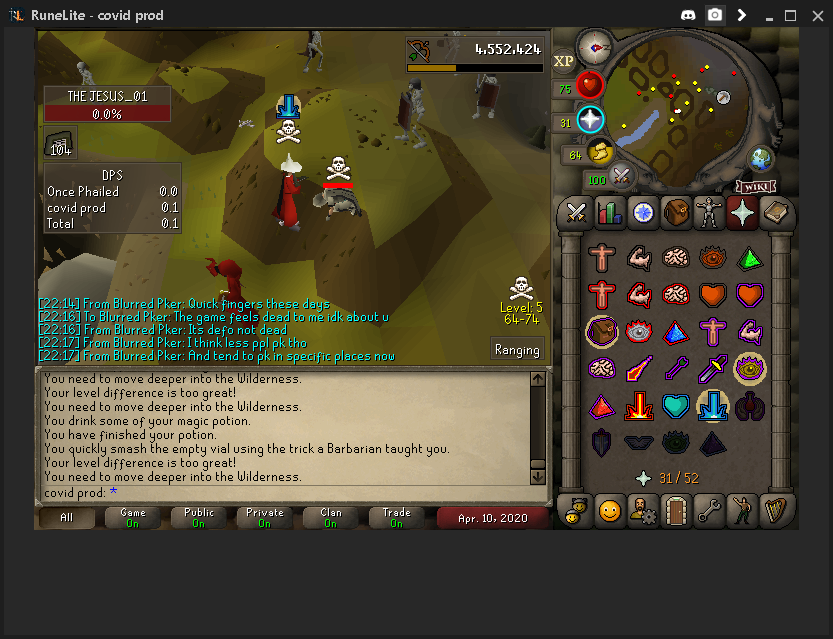
Task: Take a screenshot with RuneLite's camera button
Action: pyautogui.click(x=715, y=15)
